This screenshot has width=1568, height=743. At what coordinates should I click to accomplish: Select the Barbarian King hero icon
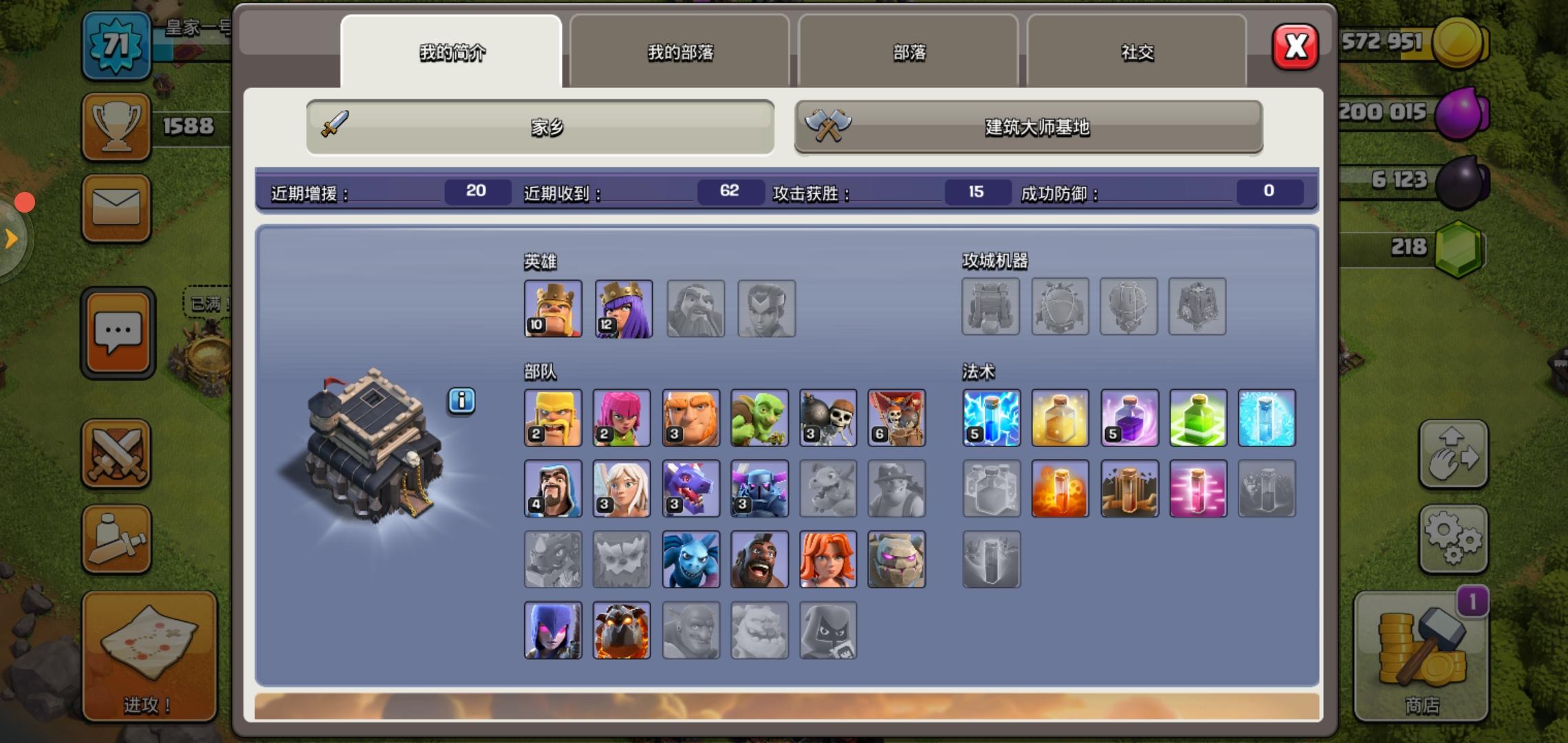tap(553, 308)
